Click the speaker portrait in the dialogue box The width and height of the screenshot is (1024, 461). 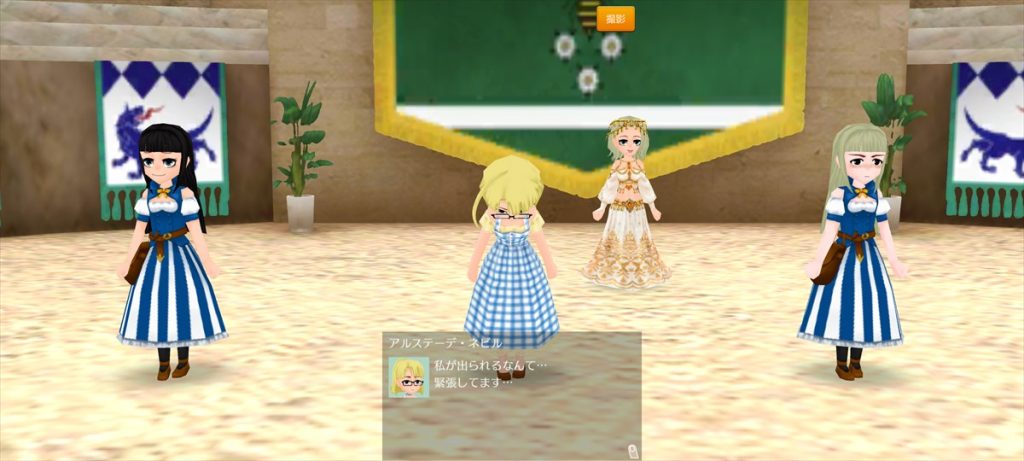coord(409,377)
